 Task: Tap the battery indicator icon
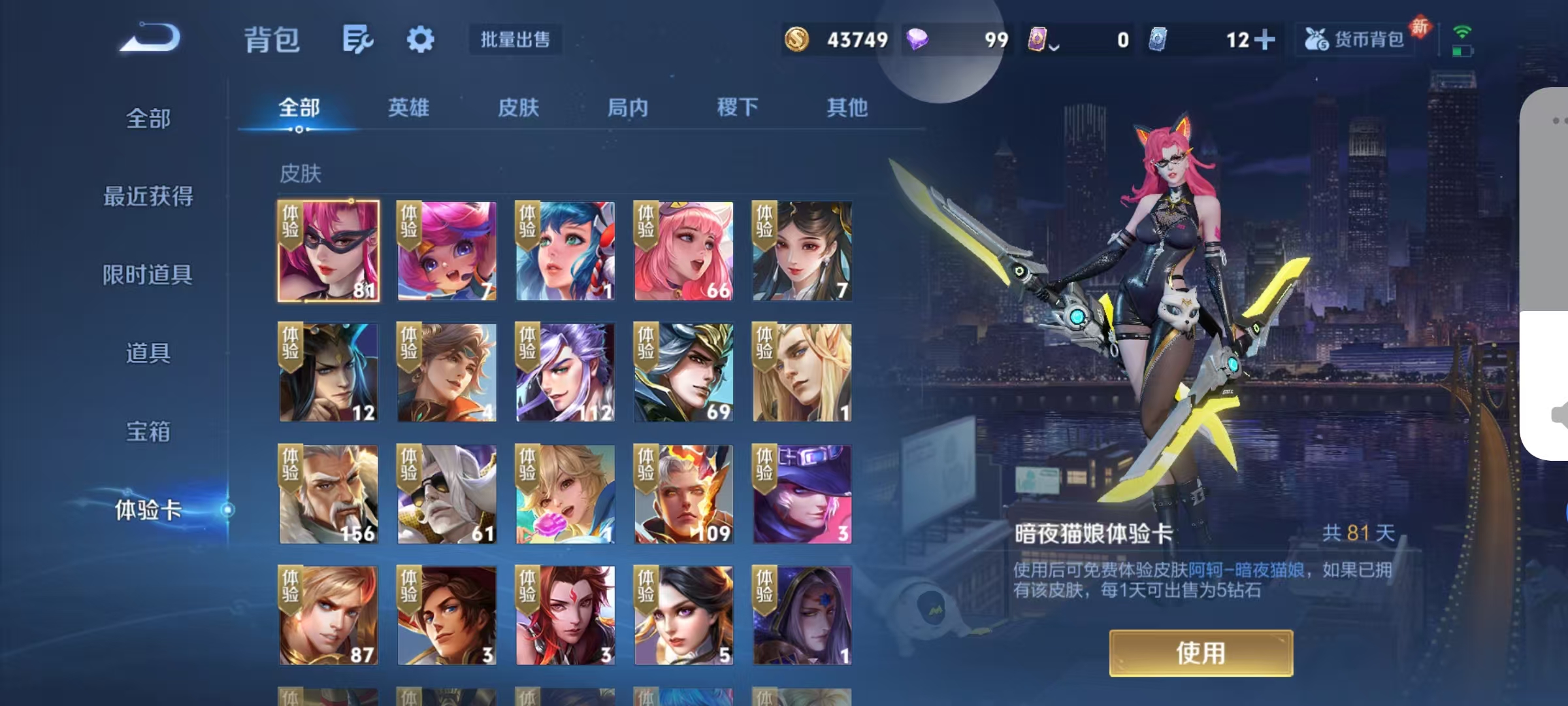click(x=1462, y=51)
